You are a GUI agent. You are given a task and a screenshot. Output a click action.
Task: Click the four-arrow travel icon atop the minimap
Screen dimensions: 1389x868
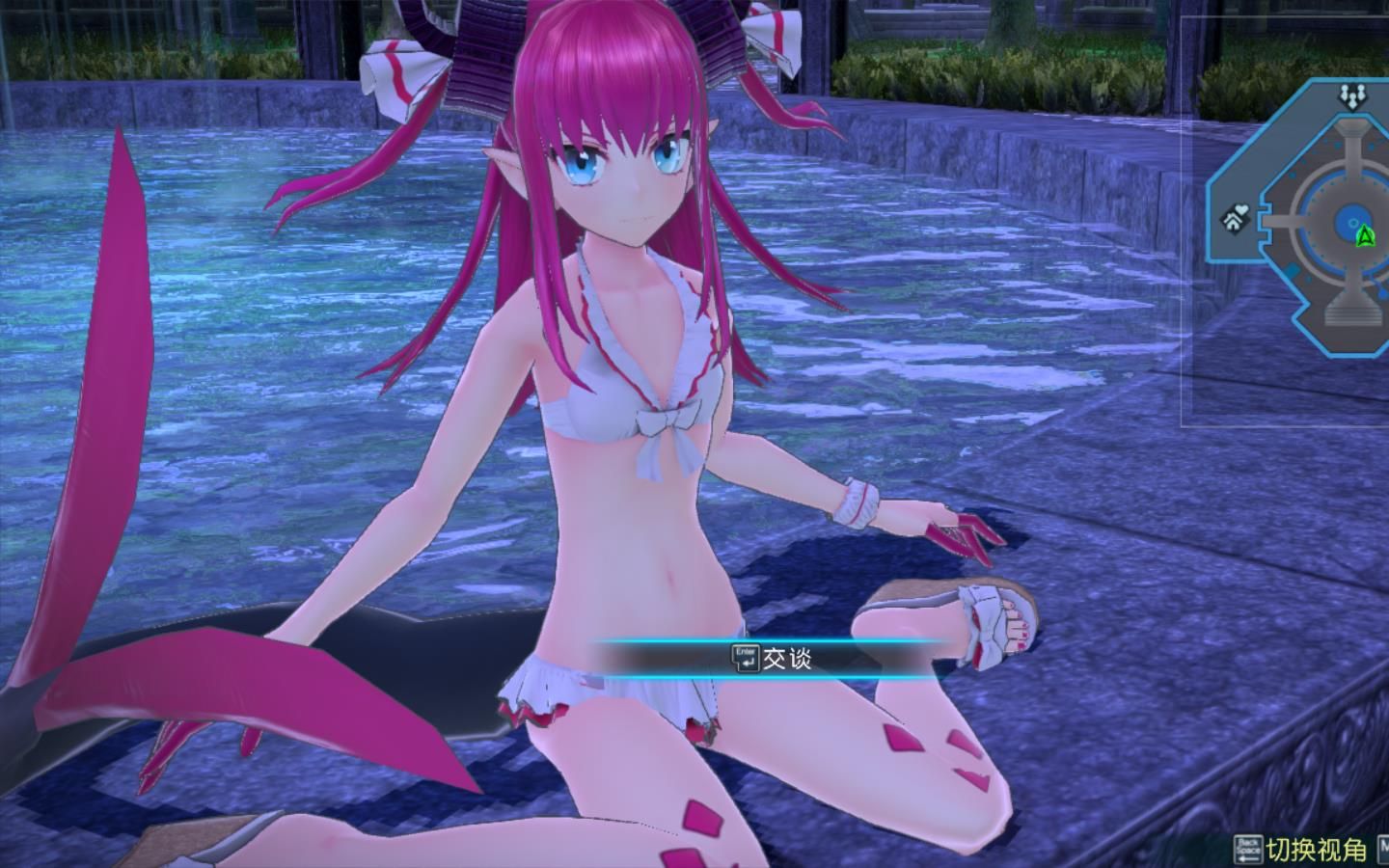[x=1351, y=95]
